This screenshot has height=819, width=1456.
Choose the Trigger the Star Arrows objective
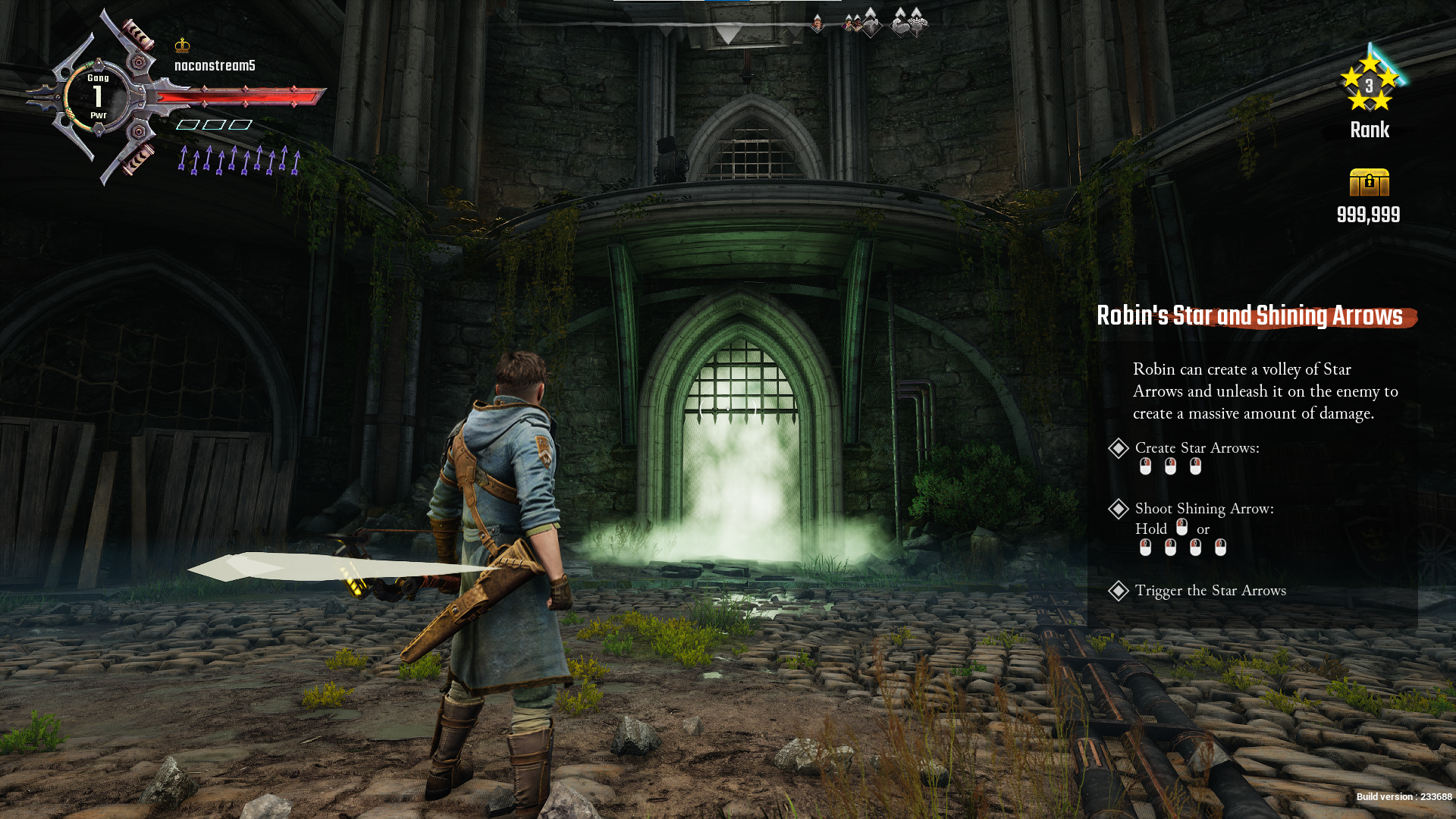click(x=1210, y=591)
